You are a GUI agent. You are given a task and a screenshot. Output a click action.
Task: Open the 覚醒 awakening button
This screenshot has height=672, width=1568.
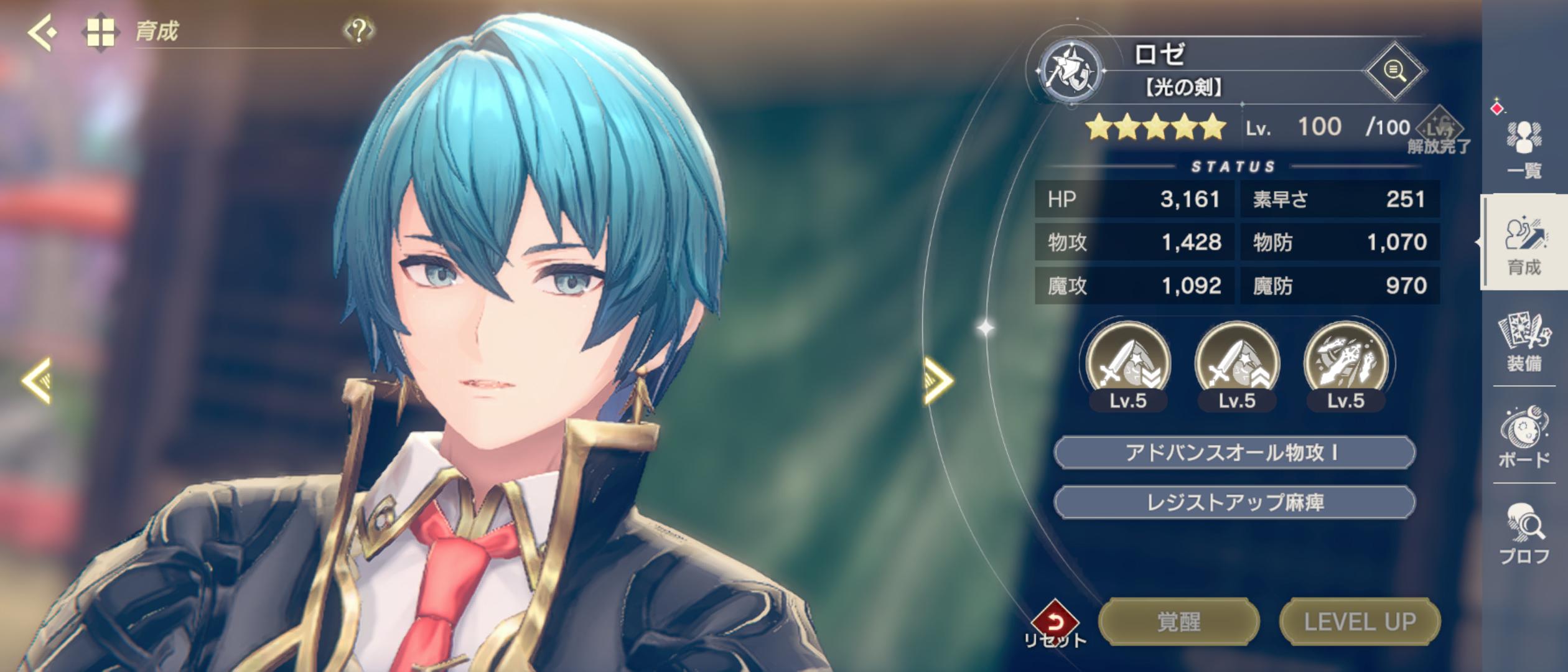[x=1178, y=622]
